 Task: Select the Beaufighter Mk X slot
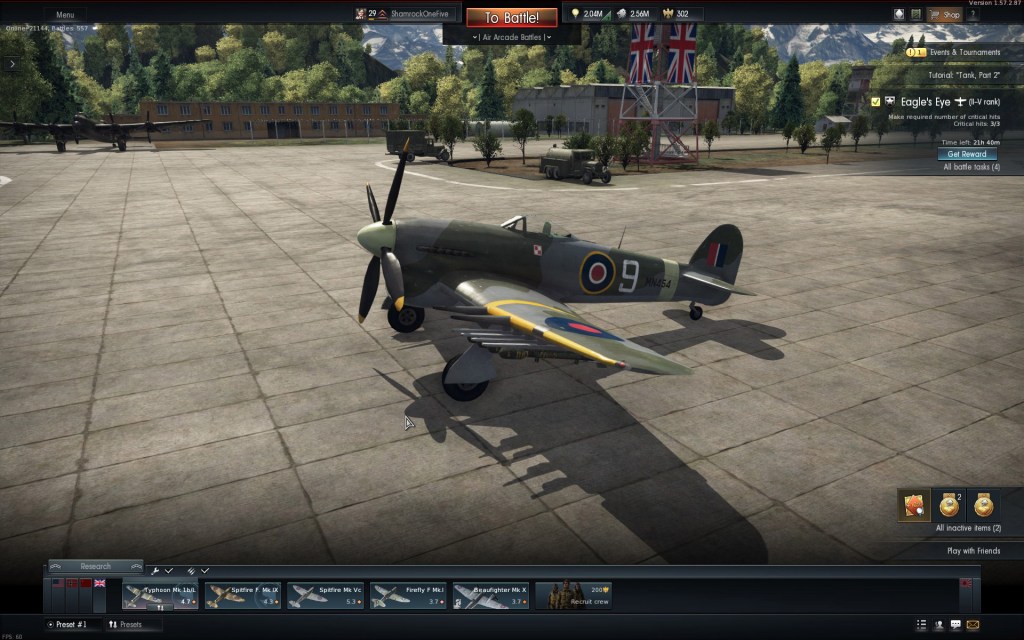[x=491, y=595]
